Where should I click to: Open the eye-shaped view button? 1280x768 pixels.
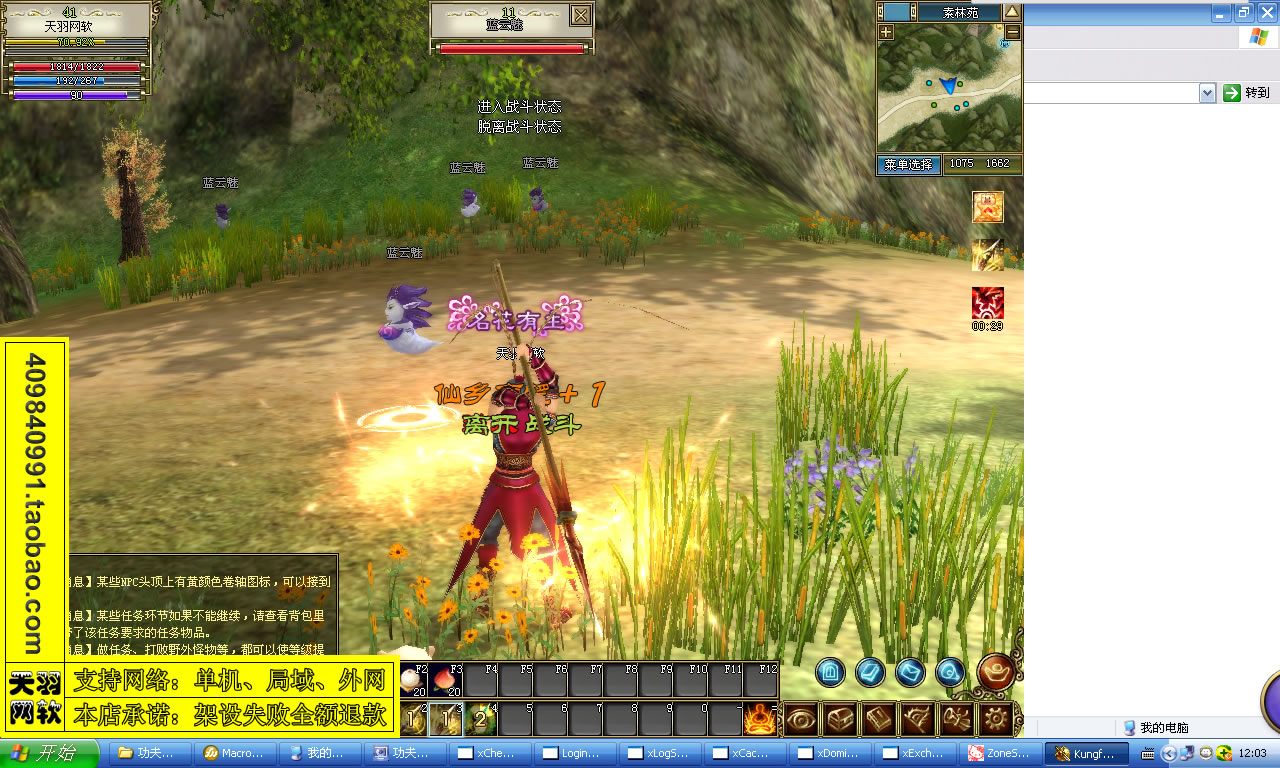point(801,718)
